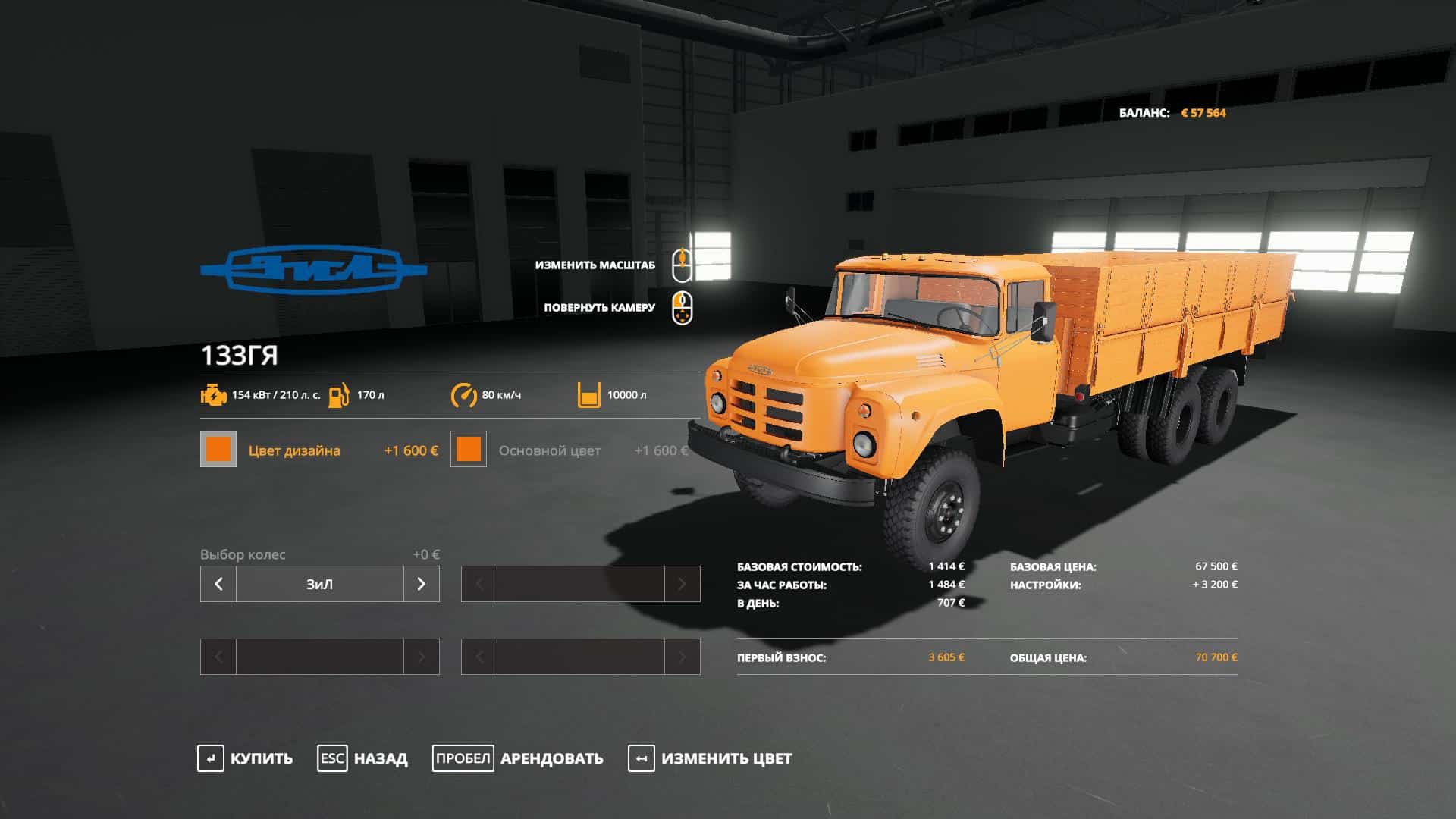Go back with the Назад button
Image resolution: width=1456 pixels, height=819 pixels.
362,758
